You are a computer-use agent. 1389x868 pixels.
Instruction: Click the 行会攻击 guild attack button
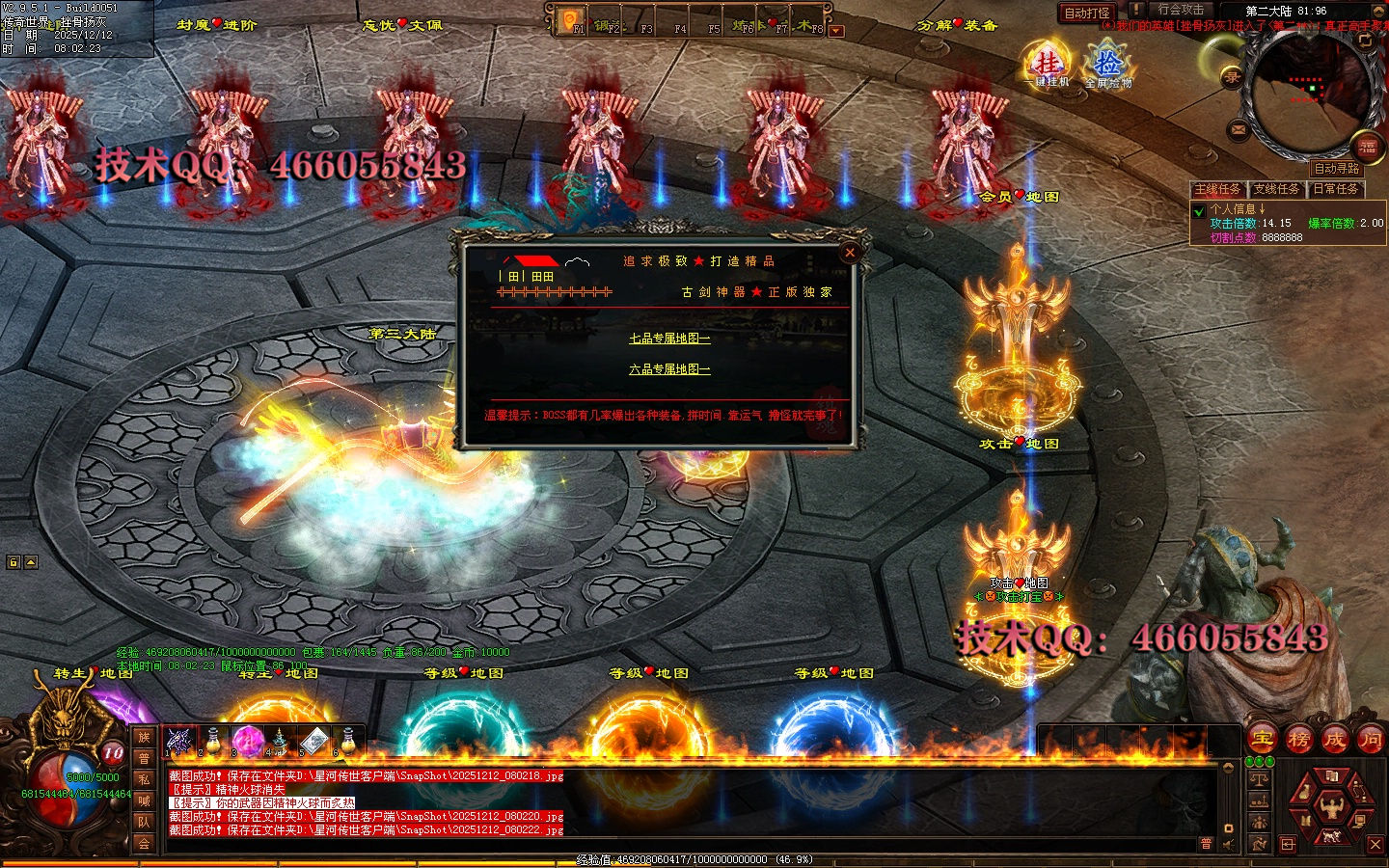click(x=1181, y=10)
